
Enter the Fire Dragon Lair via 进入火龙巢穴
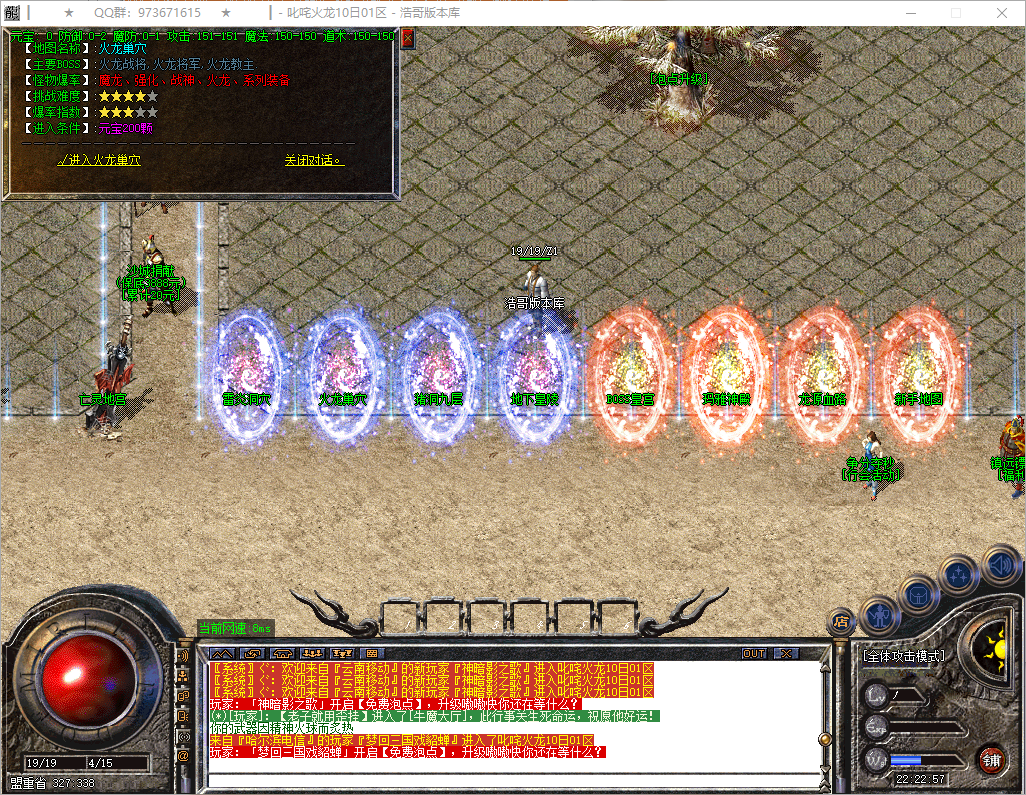pos(99,160)
